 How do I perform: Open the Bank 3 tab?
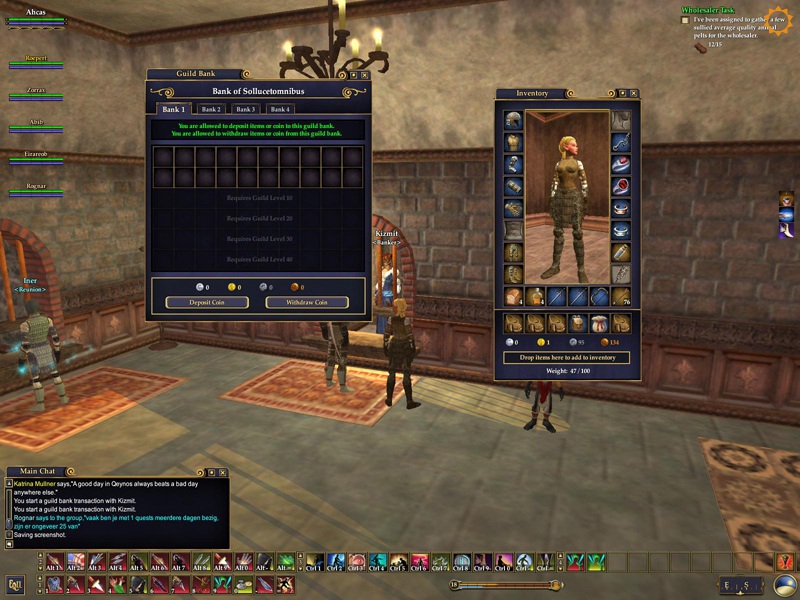click(245, 109)
